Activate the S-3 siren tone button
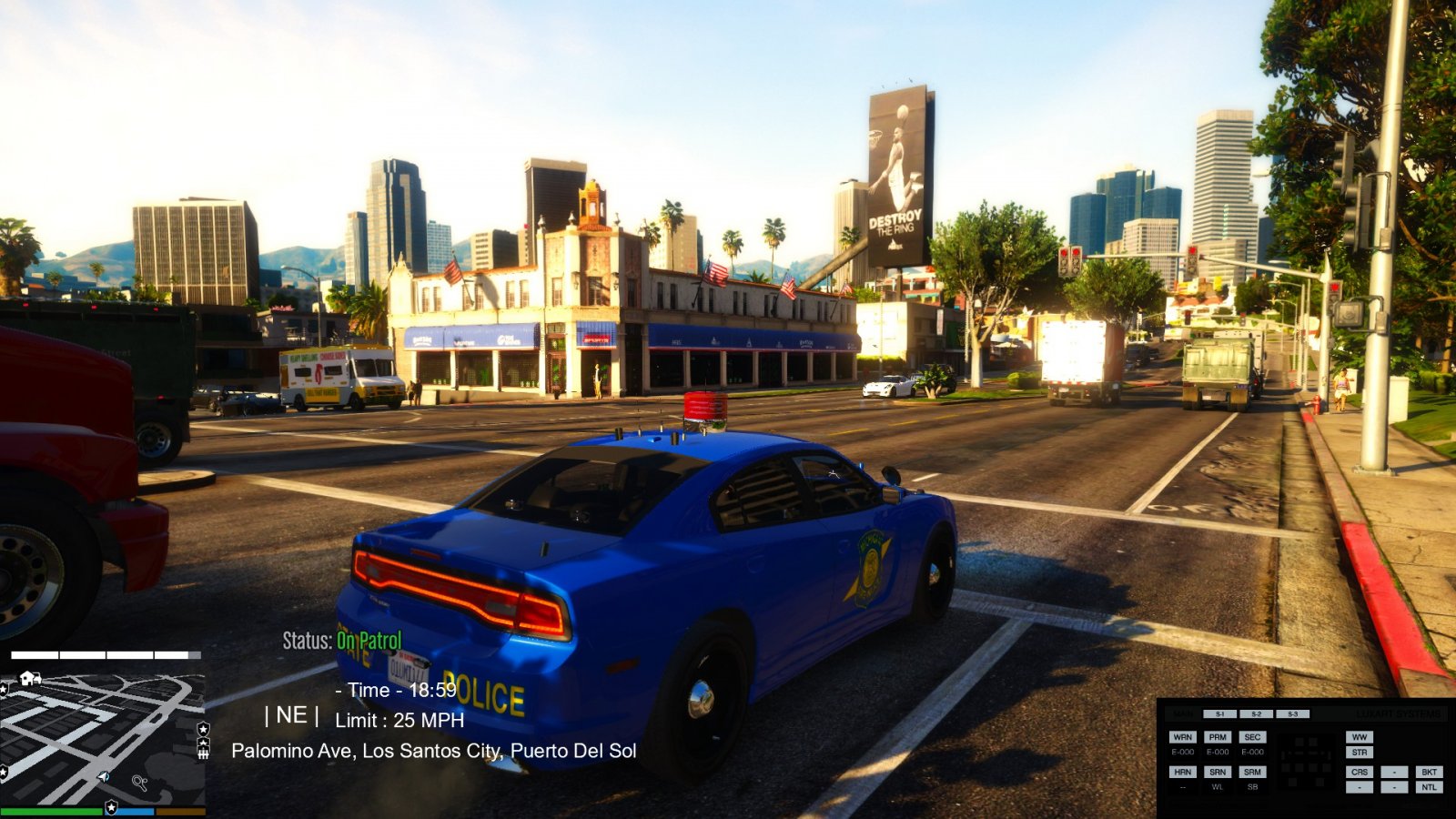The image size is (1456, 819). pos(1292,714)
